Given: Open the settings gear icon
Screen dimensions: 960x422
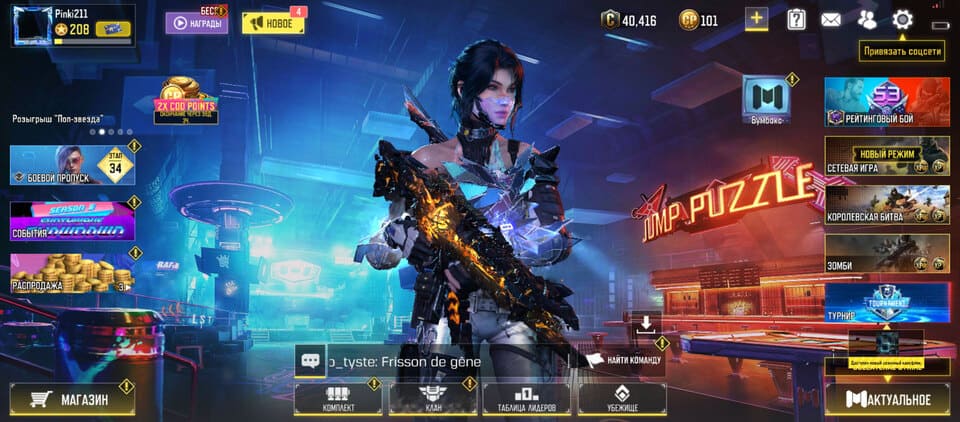Looking at the screenshot, I should pos(902,19).
